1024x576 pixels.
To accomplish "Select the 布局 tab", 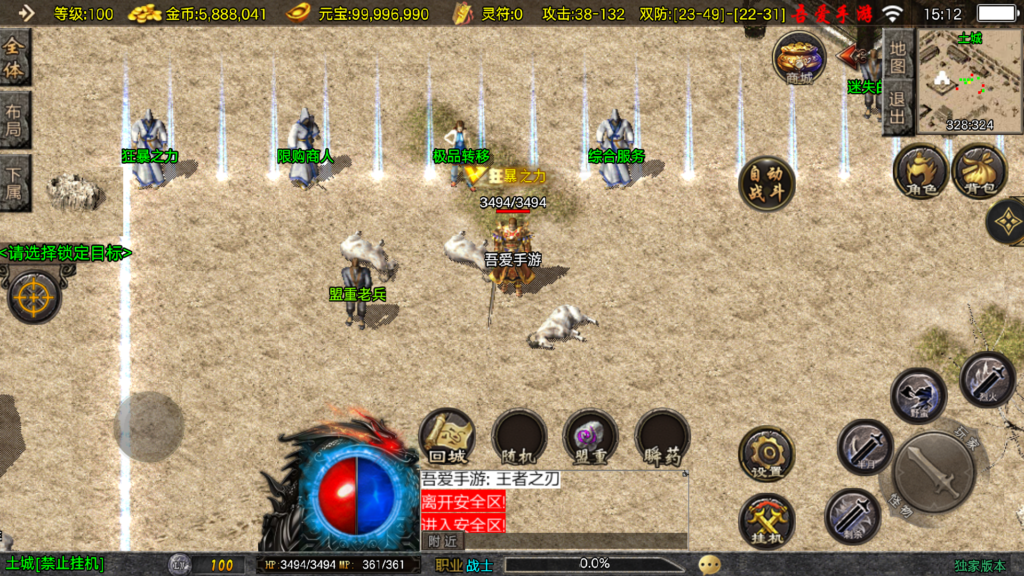I will [15, 120].
